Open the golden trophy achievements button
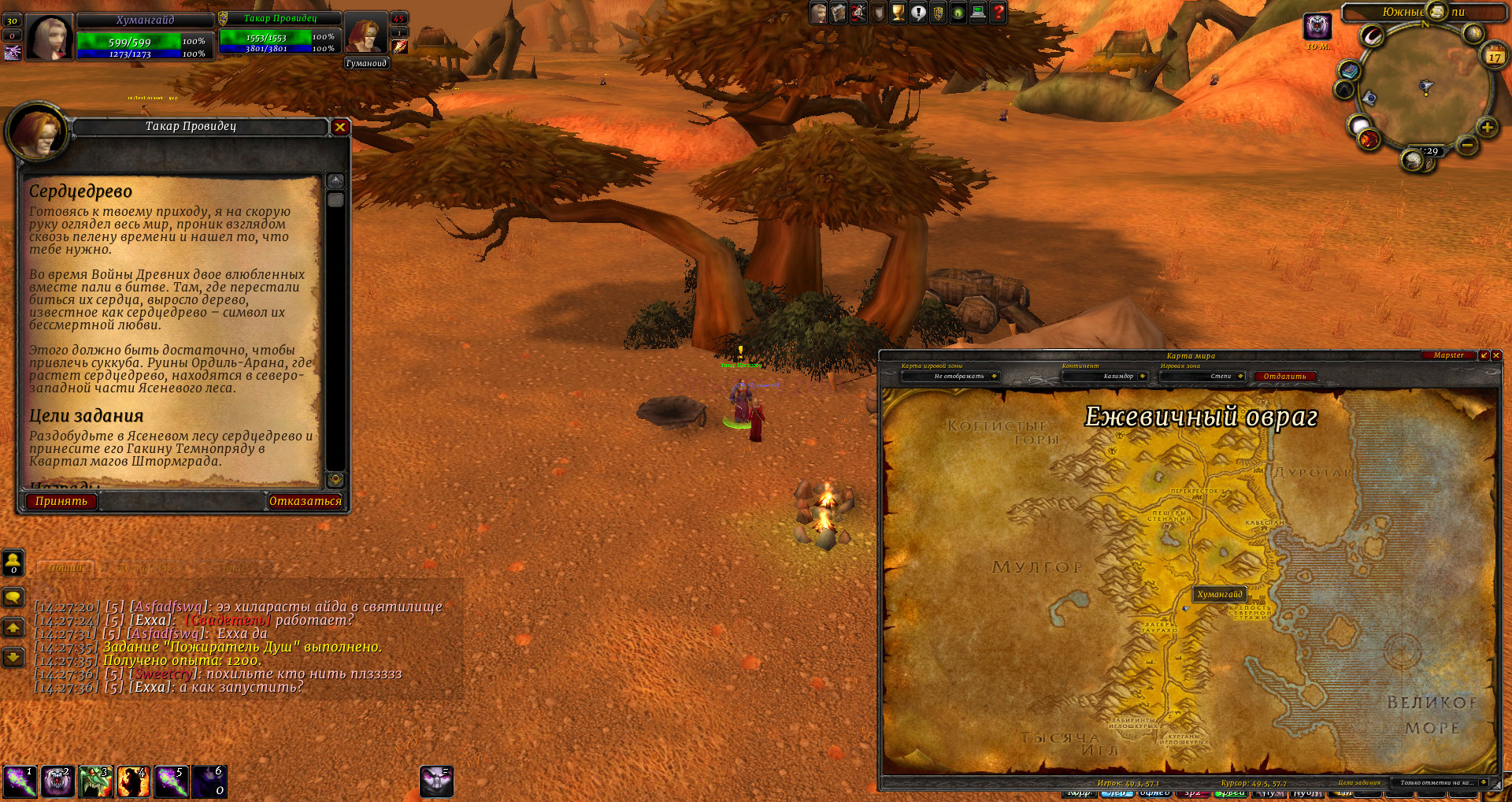 898,13
